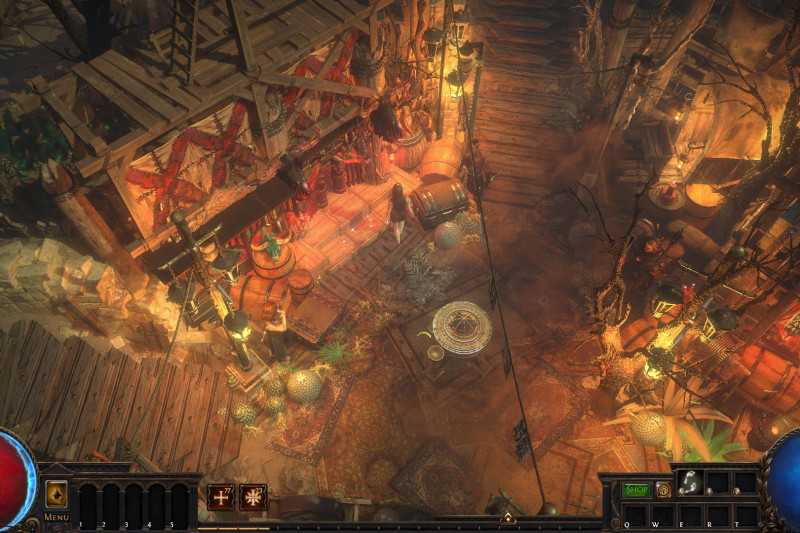
Task: Open the passive points icon showing 77
Action: 222,496
